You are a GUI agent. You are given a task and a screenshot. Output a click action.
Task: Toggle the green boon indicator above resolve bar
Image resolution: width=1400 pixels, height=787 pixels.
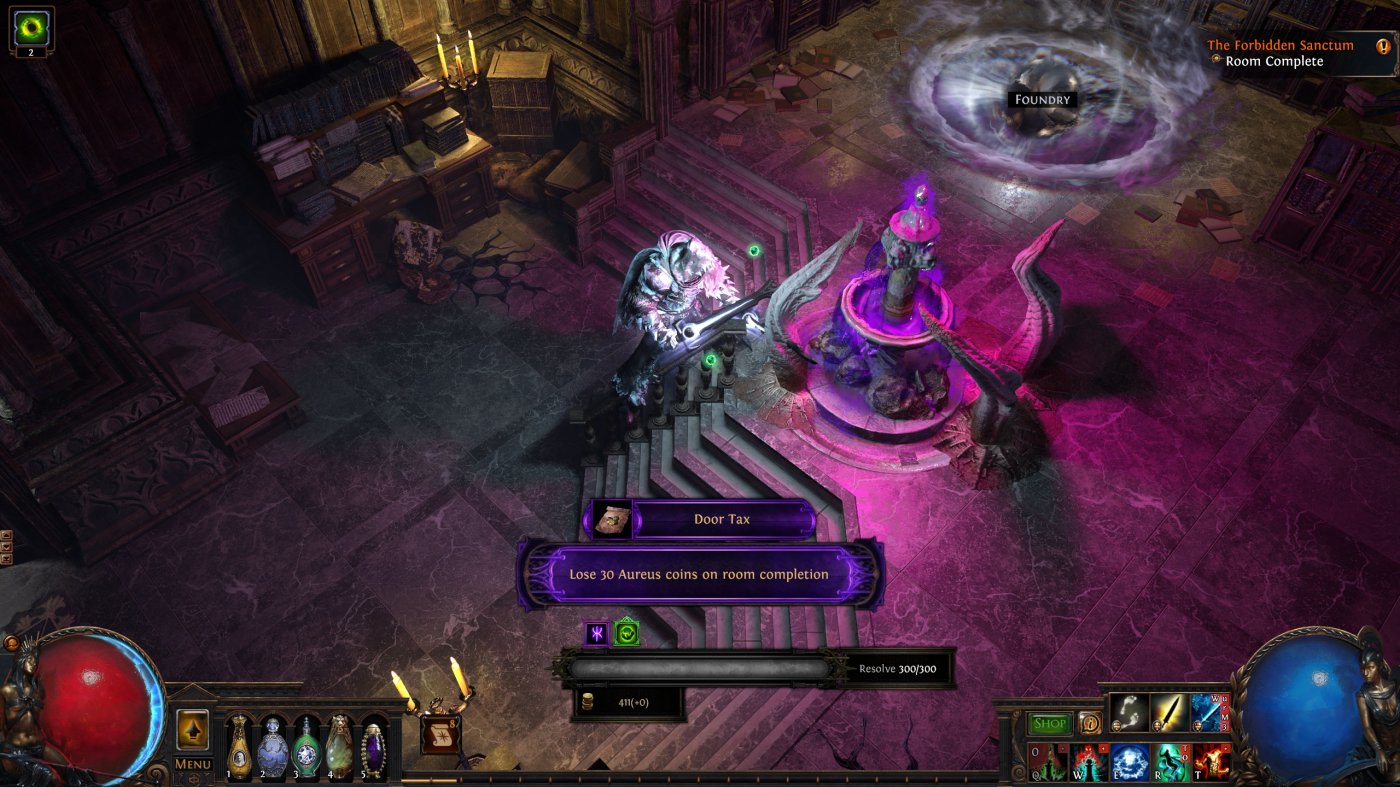pyautogui.click(x=628, y=631)
